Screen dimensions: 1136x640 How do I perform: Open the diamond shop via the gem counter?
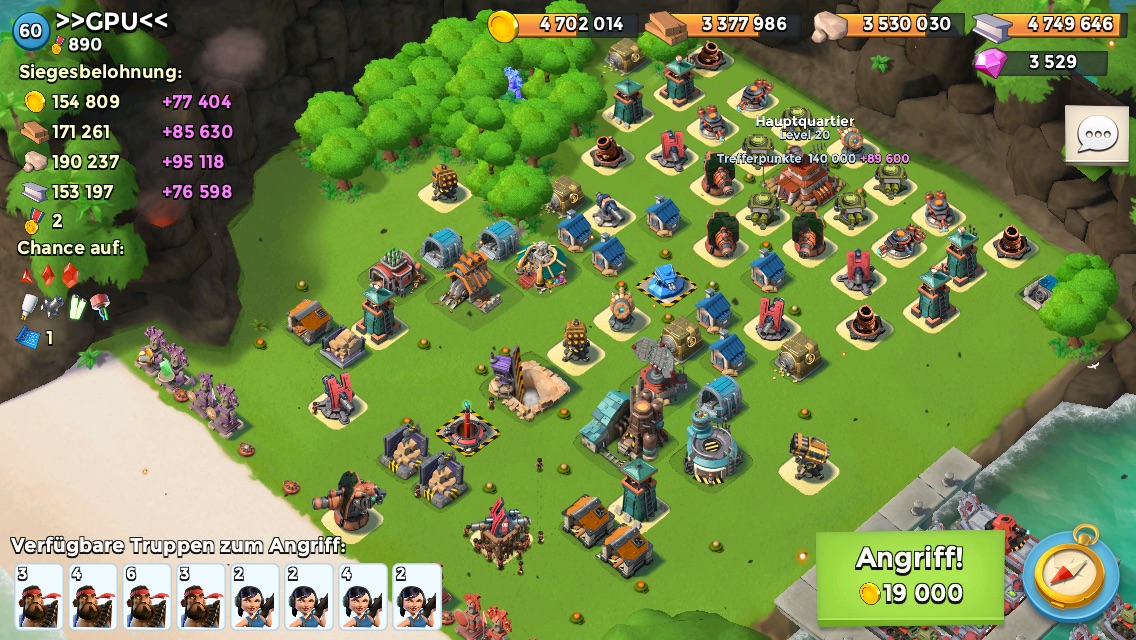1041,62
